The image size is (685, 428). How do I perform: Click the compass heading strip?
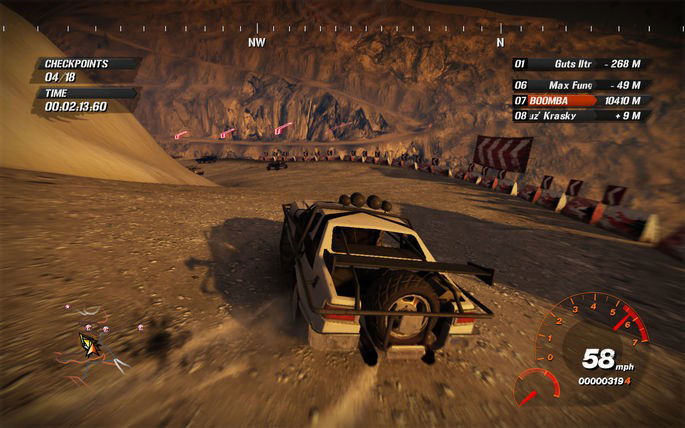[x=342, y=27]
